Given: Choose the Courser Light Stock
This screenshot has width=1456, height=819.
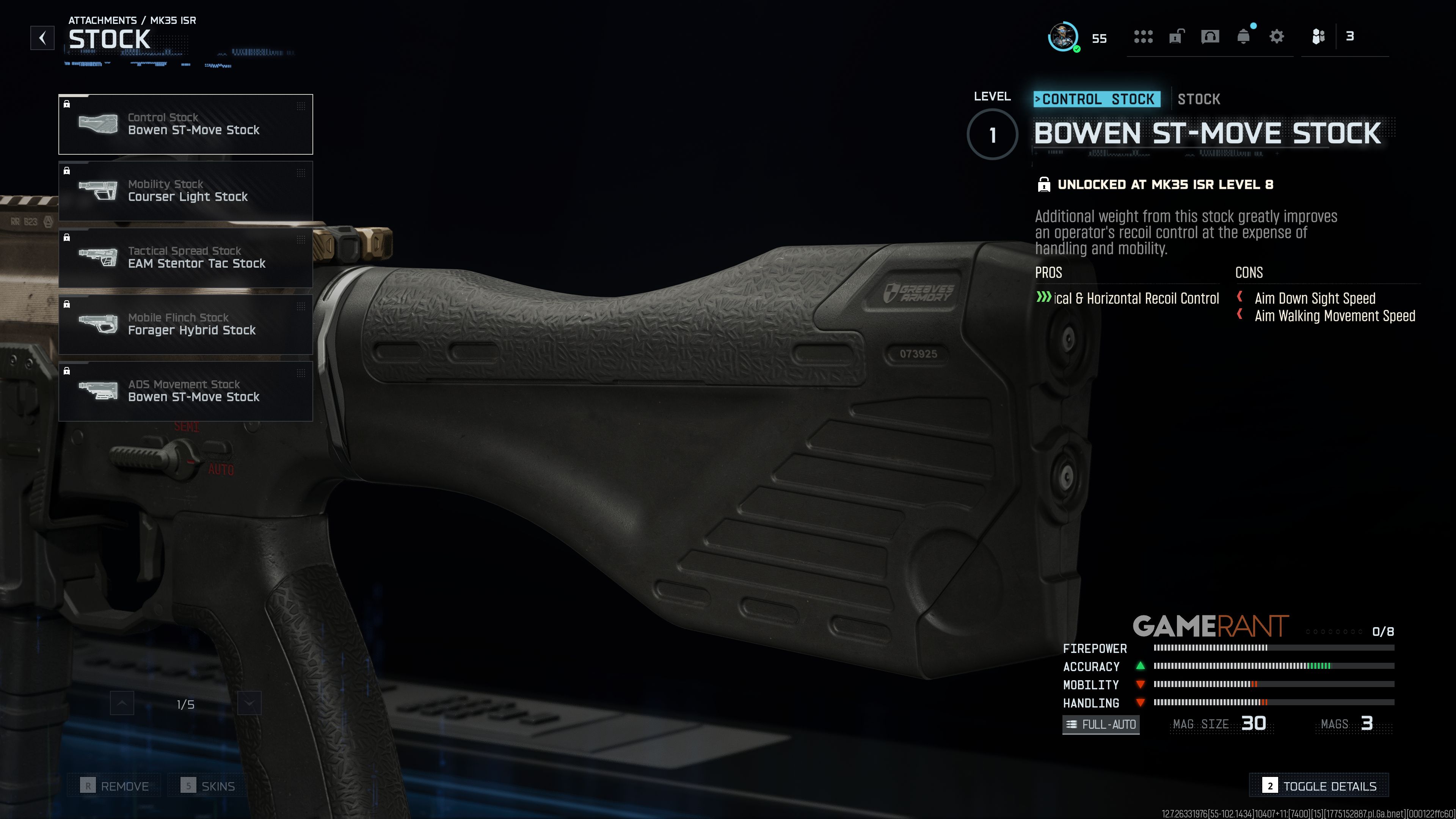Looking at the screenshot, I should [x=185, y=191].
